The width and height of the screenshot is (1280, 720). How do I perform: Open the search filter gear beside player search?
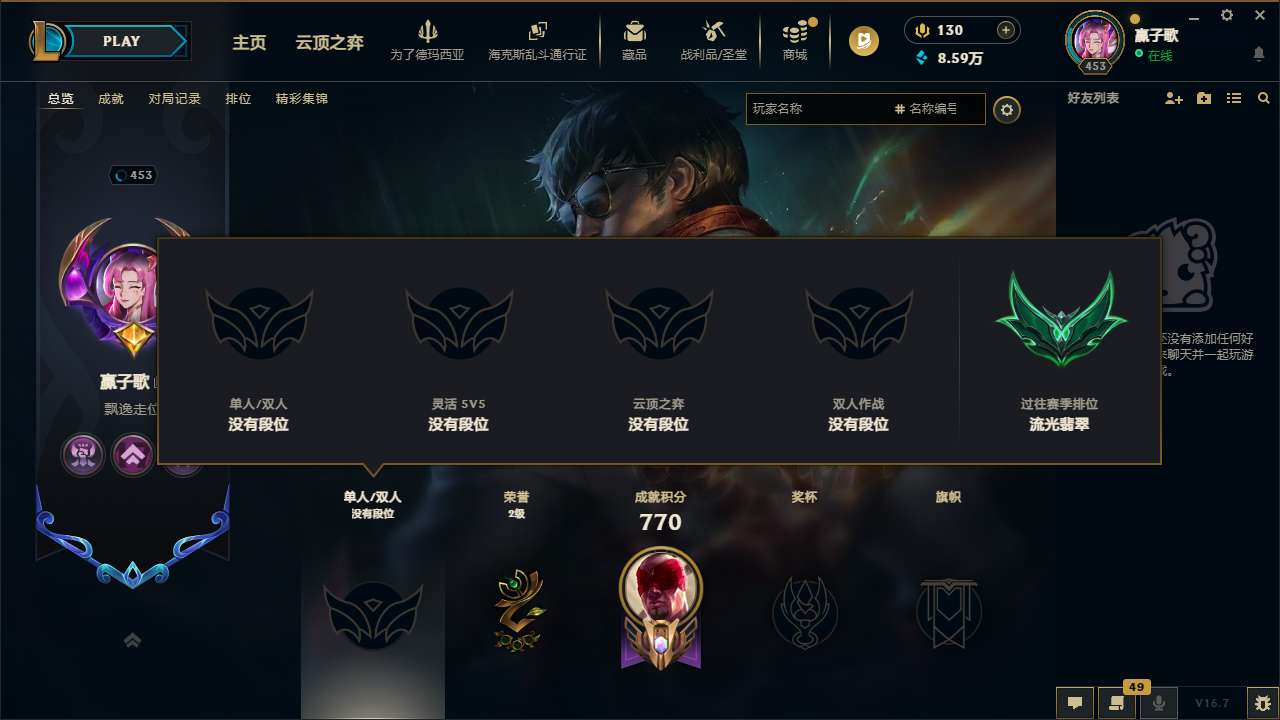[x=1007, y=109]
